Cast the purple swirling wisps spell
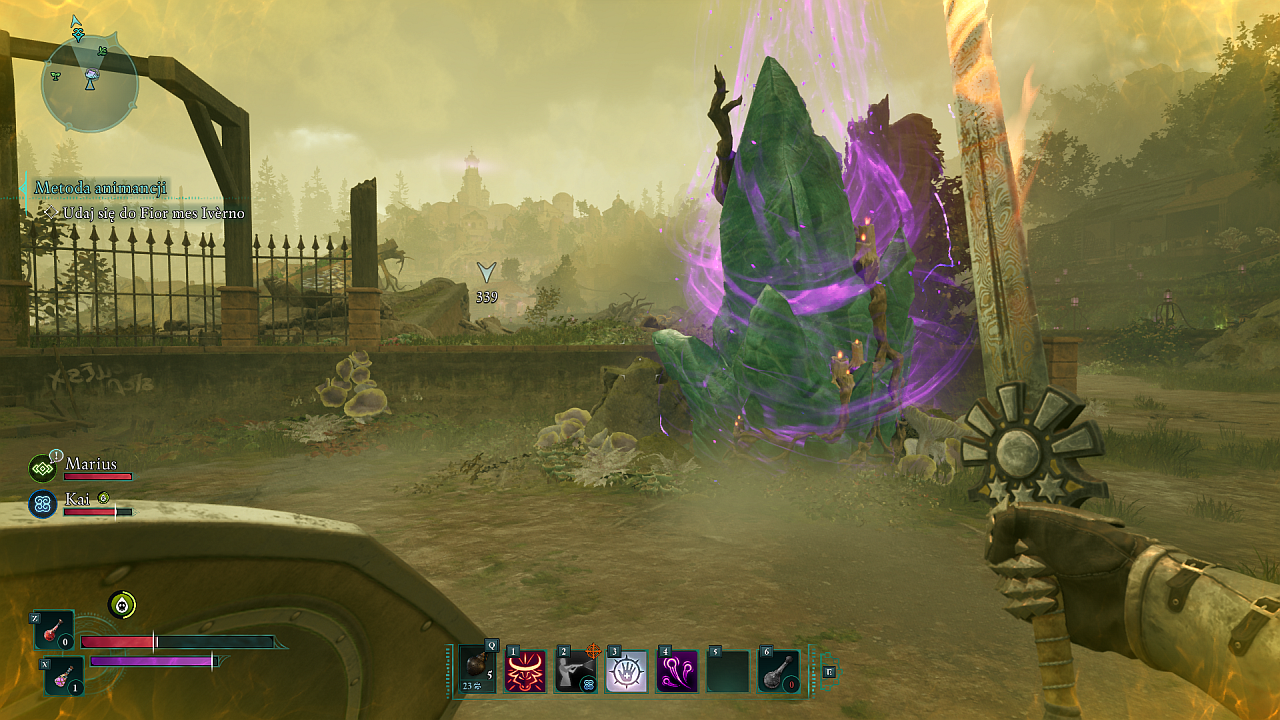Screen dimensions: 1280x720 (677, 671)
